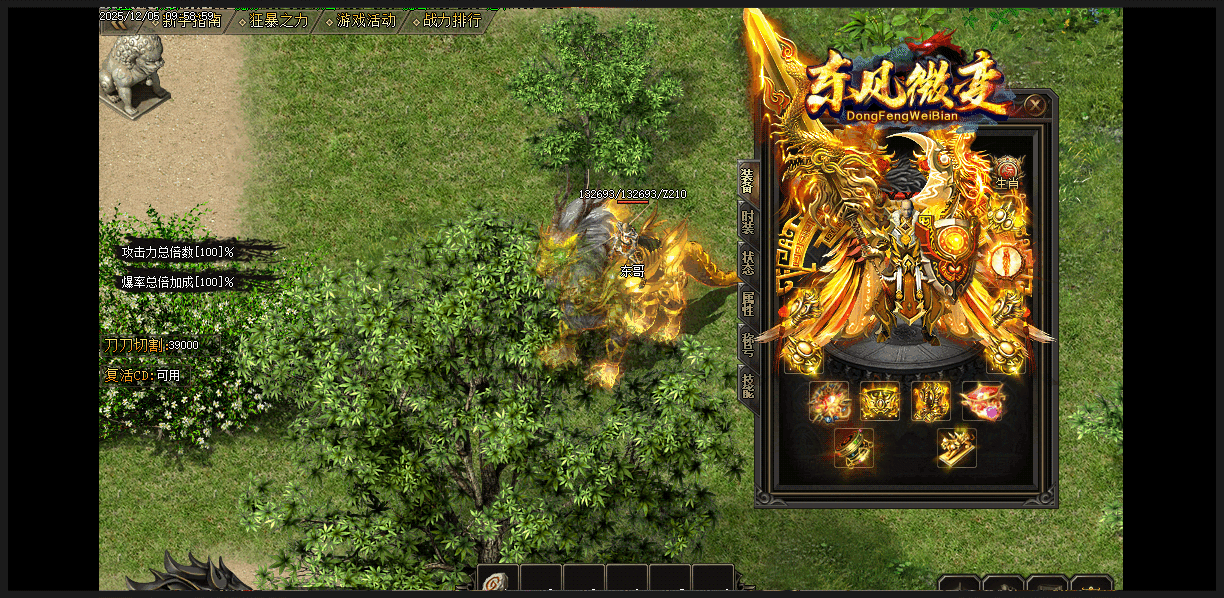The image size is (1224, 598).
Task: Switch to the 属性 attributes tab
Action: click(748, 302)
